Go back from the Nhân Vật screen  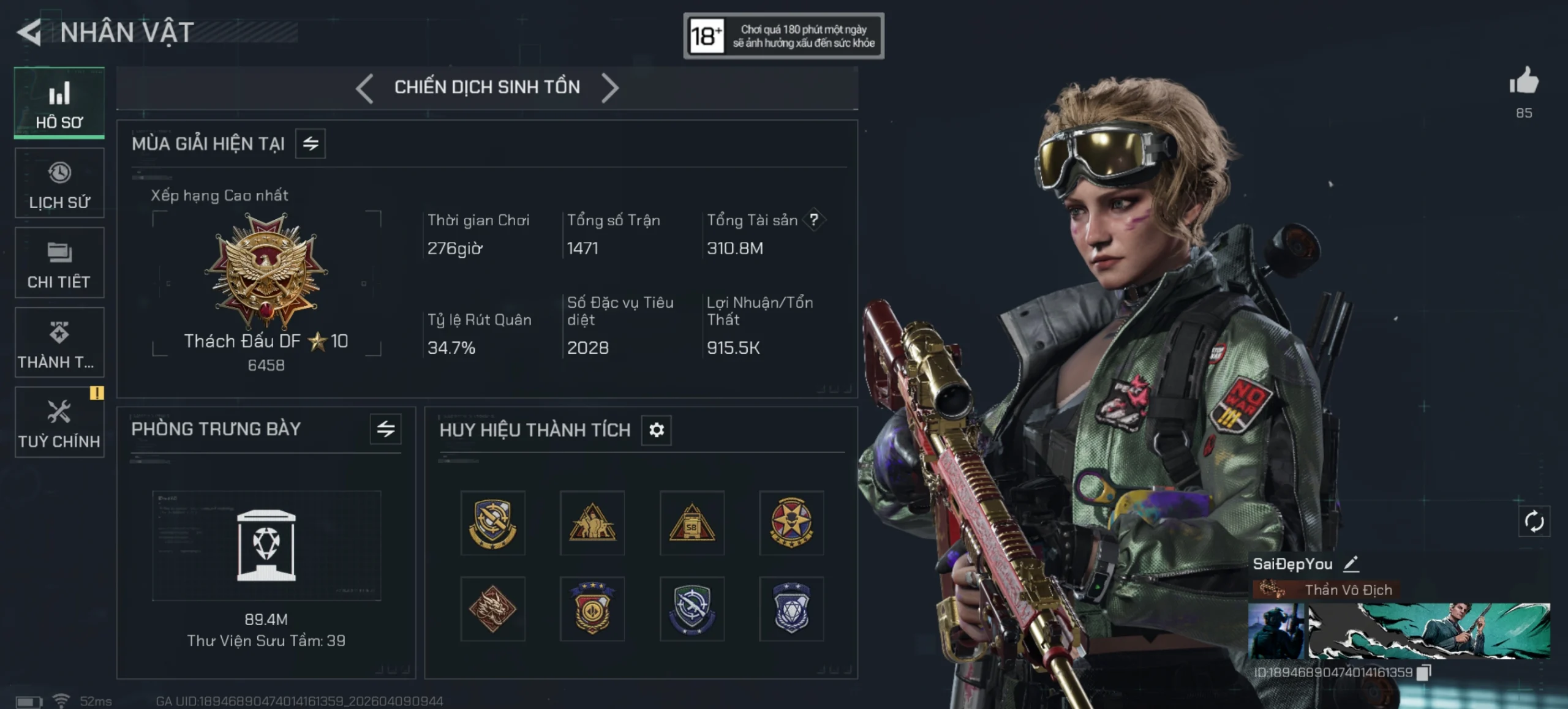29,32
